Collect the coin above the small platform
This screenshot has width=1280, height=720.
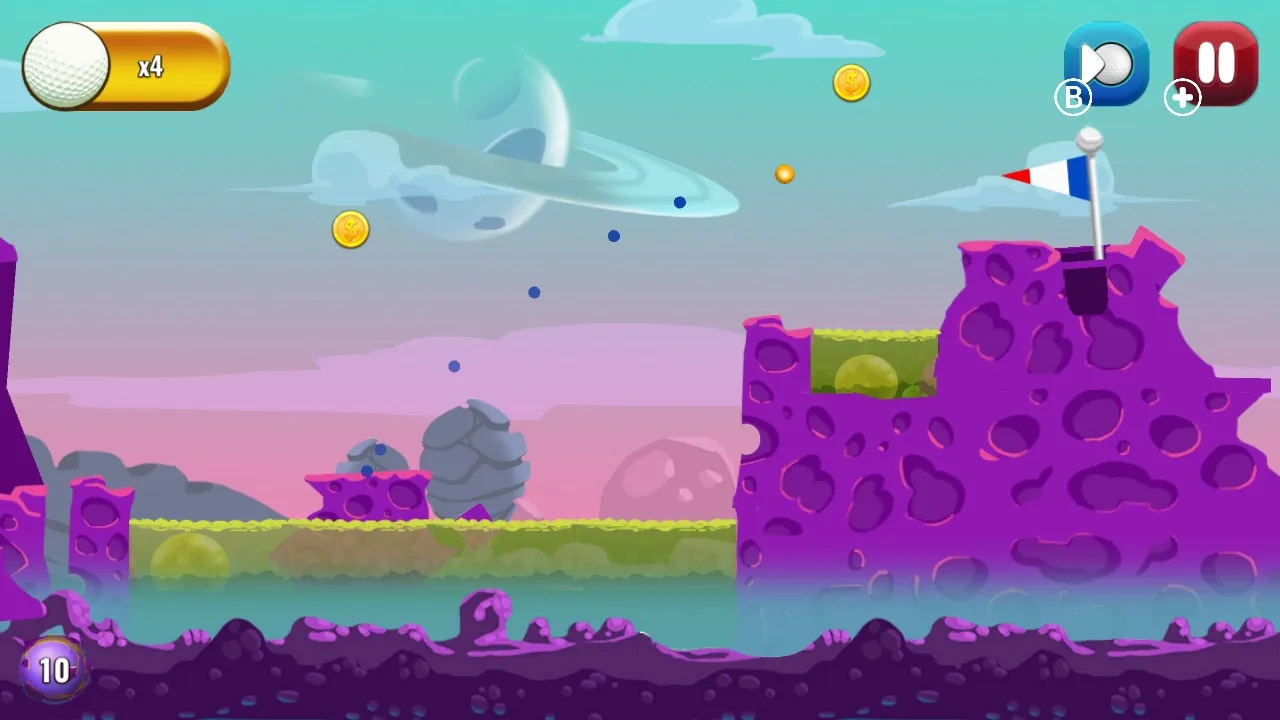click(x=351, y=229)
